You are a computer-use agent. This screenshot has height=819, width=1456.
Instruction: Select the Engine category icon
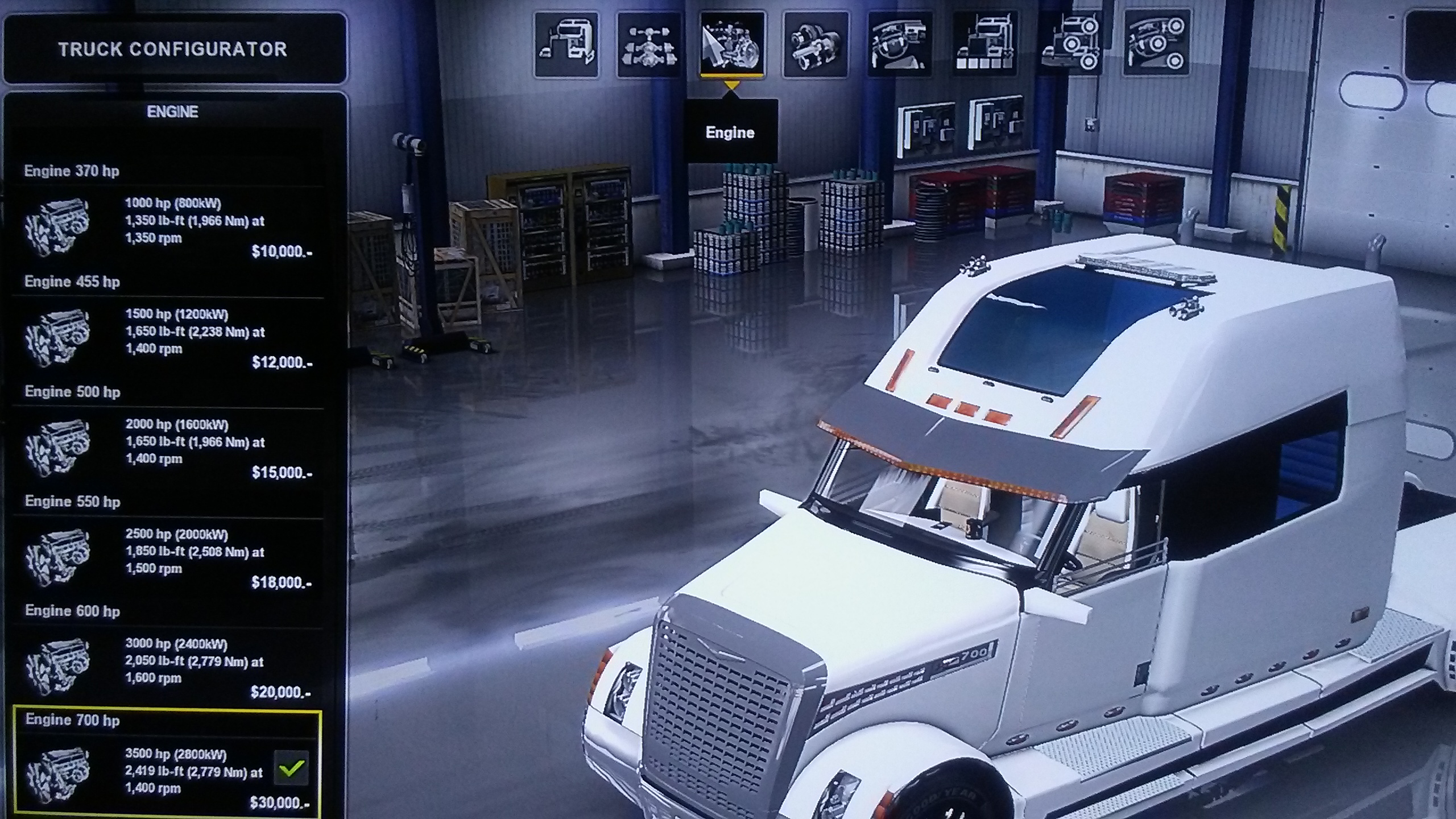(x=732, y=44)
